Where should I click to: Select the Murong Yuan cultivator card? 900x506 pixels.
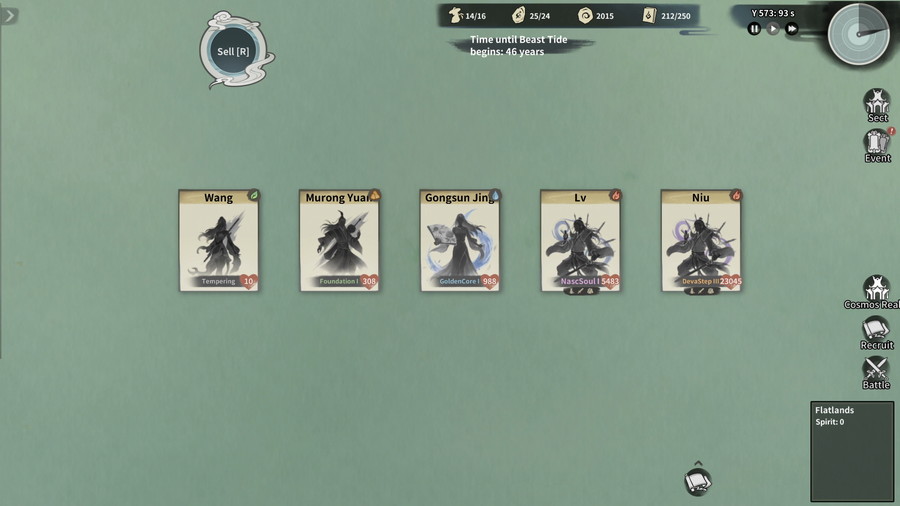coord(339,241)
